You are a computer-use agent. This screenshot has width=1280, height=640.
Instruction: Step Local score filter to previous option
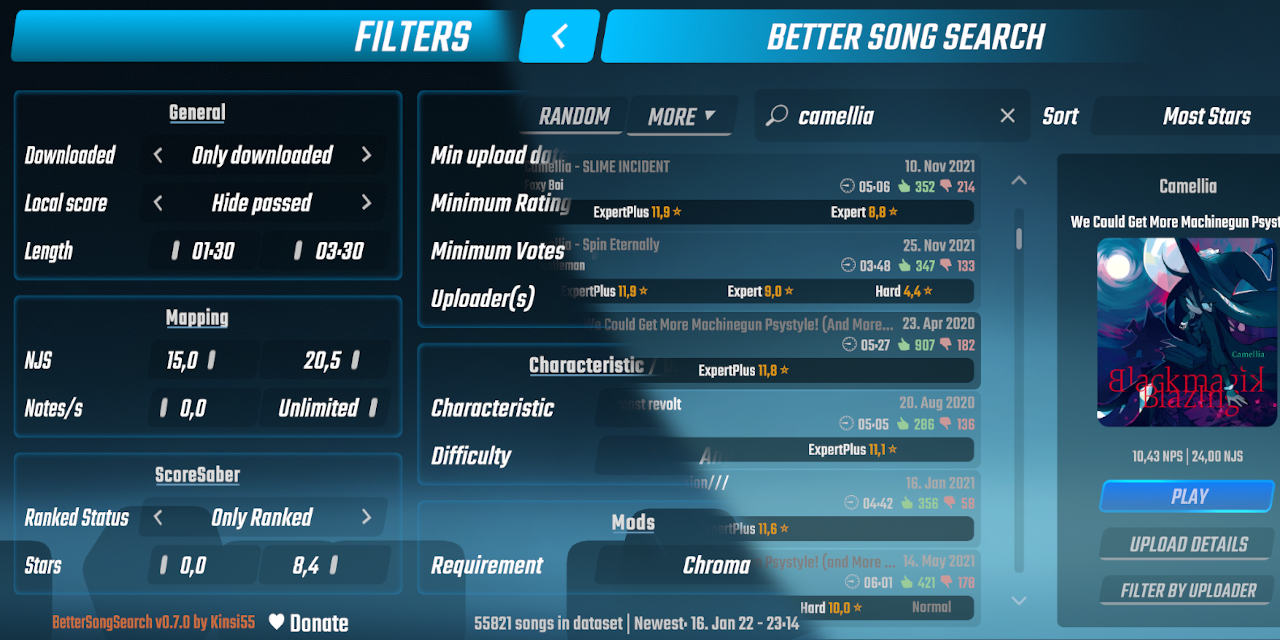158,203
